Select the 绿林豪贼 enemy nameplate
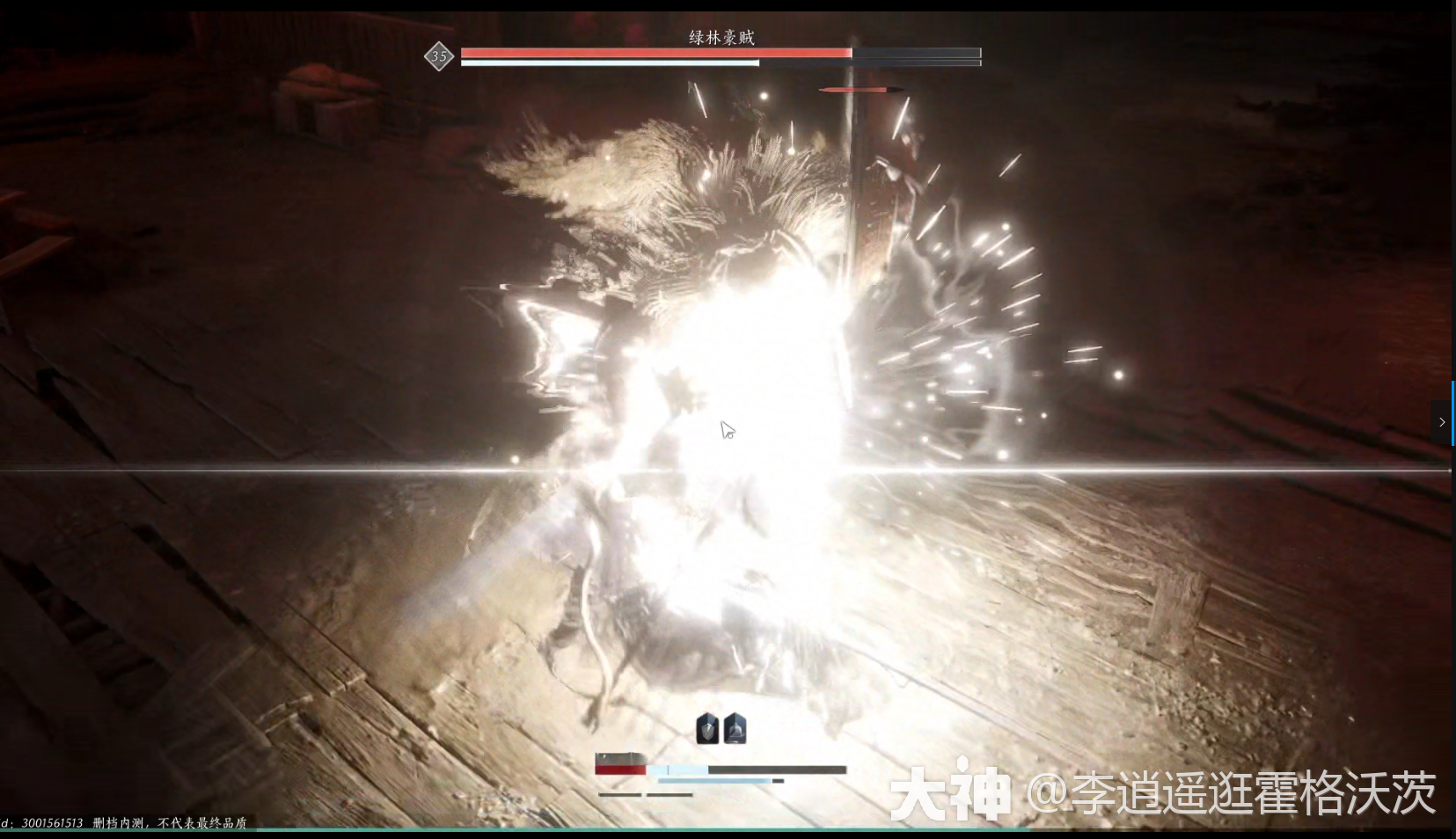Screen dimensions: 1456x839 pos(721,36)
